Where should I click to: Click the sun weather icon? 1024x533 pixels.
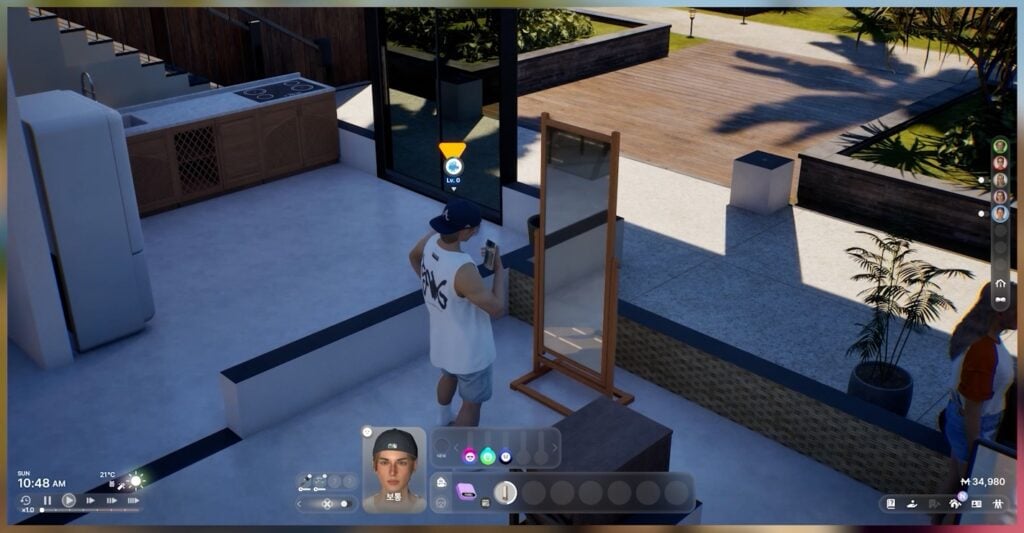coord(135,481)
